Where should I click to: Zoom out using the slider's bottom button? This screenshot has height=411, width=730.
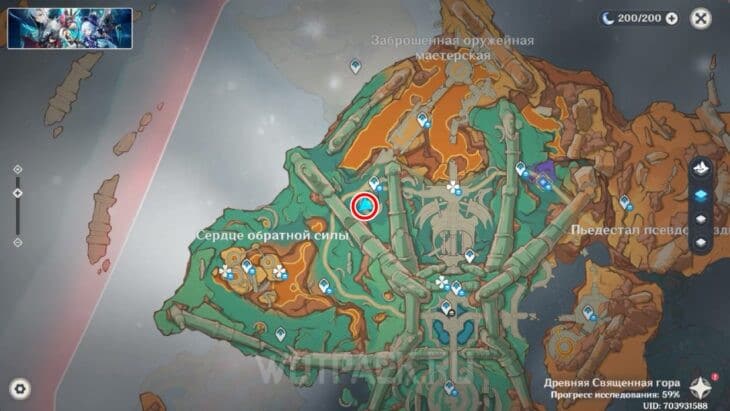pyautogui.click(x=17, y=242)
